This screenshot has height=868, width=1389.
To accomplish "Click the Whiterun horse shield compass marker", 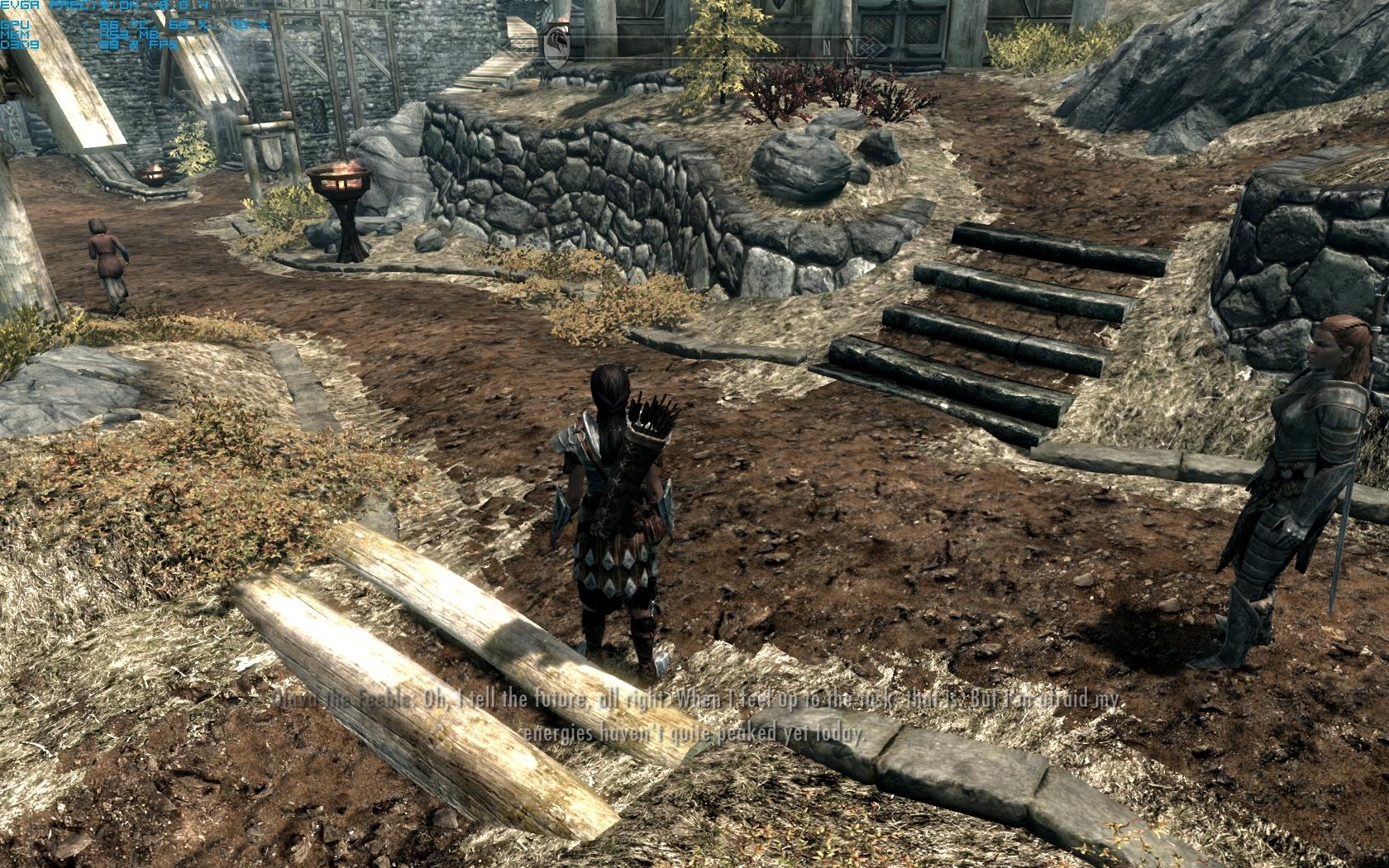I will point(557,44).
